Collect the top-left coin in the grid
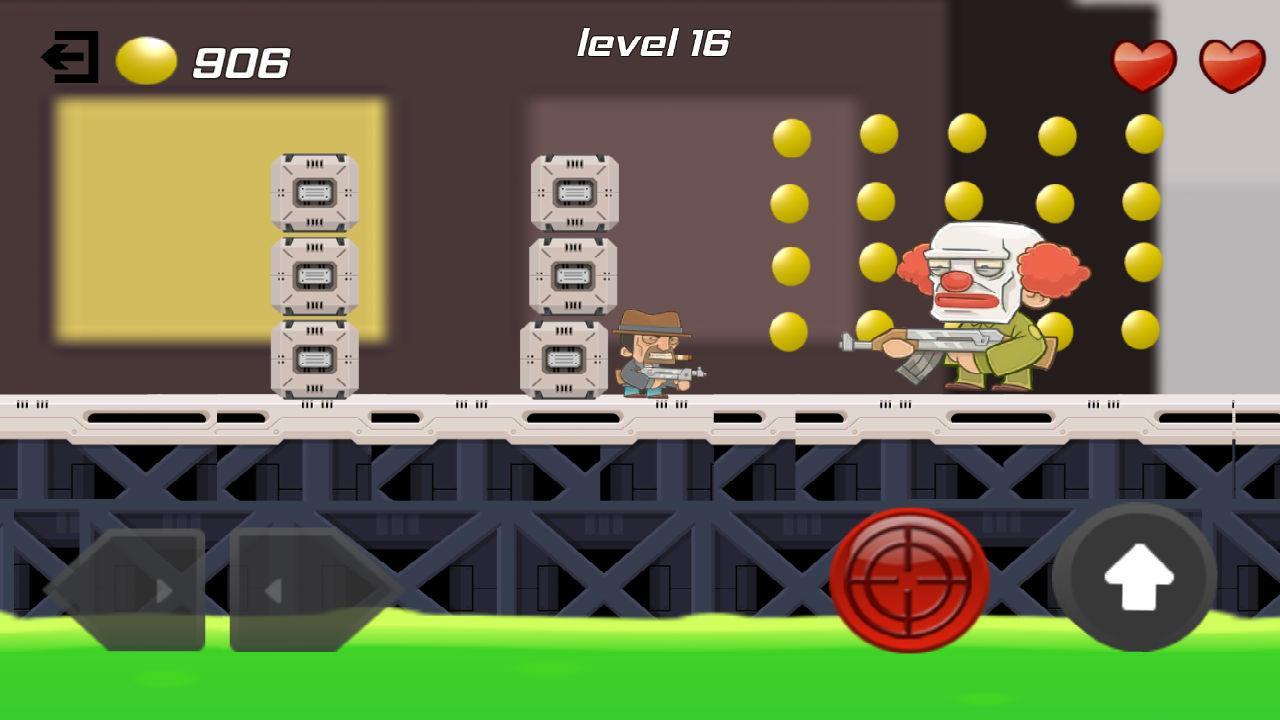The image size is (1280, 720). (789, 136)
